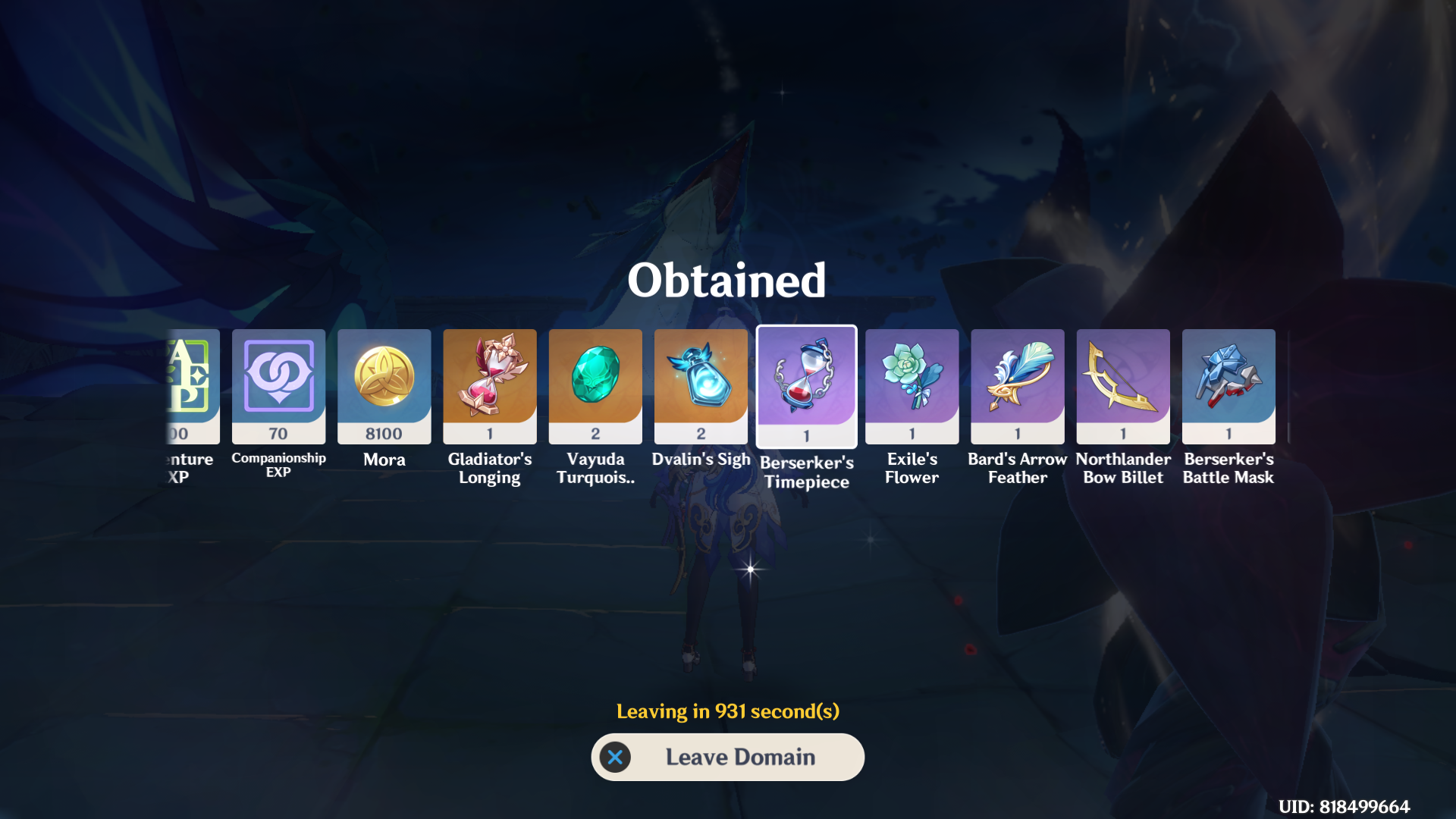Click the quantity 2 on Dvalin's Sigh card
The width and height of the screenshot is (1456, 819).
coord(701,435)
